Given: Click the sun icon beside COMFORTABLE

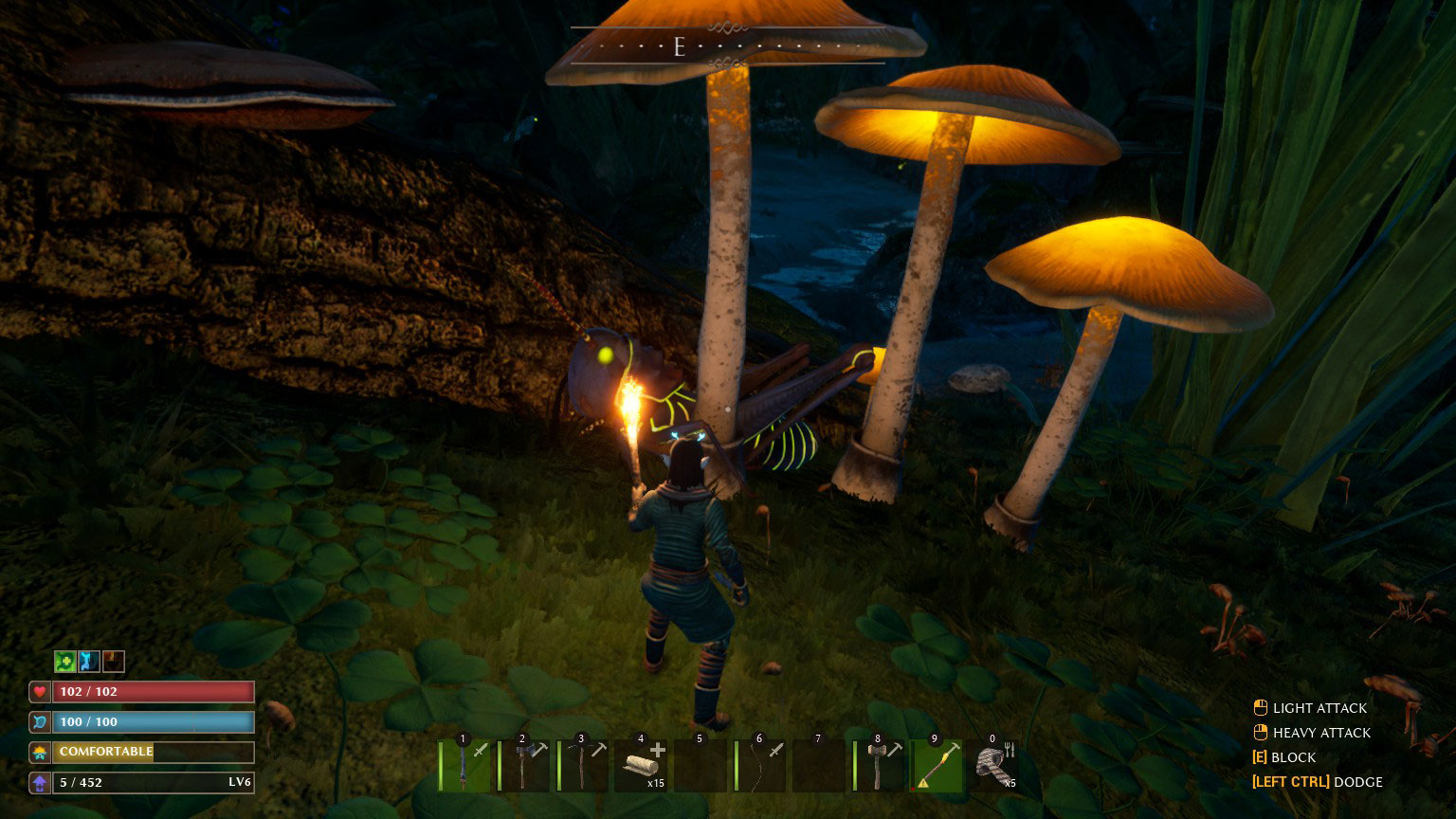Looking at the screenshot, I should pos(38,752).
